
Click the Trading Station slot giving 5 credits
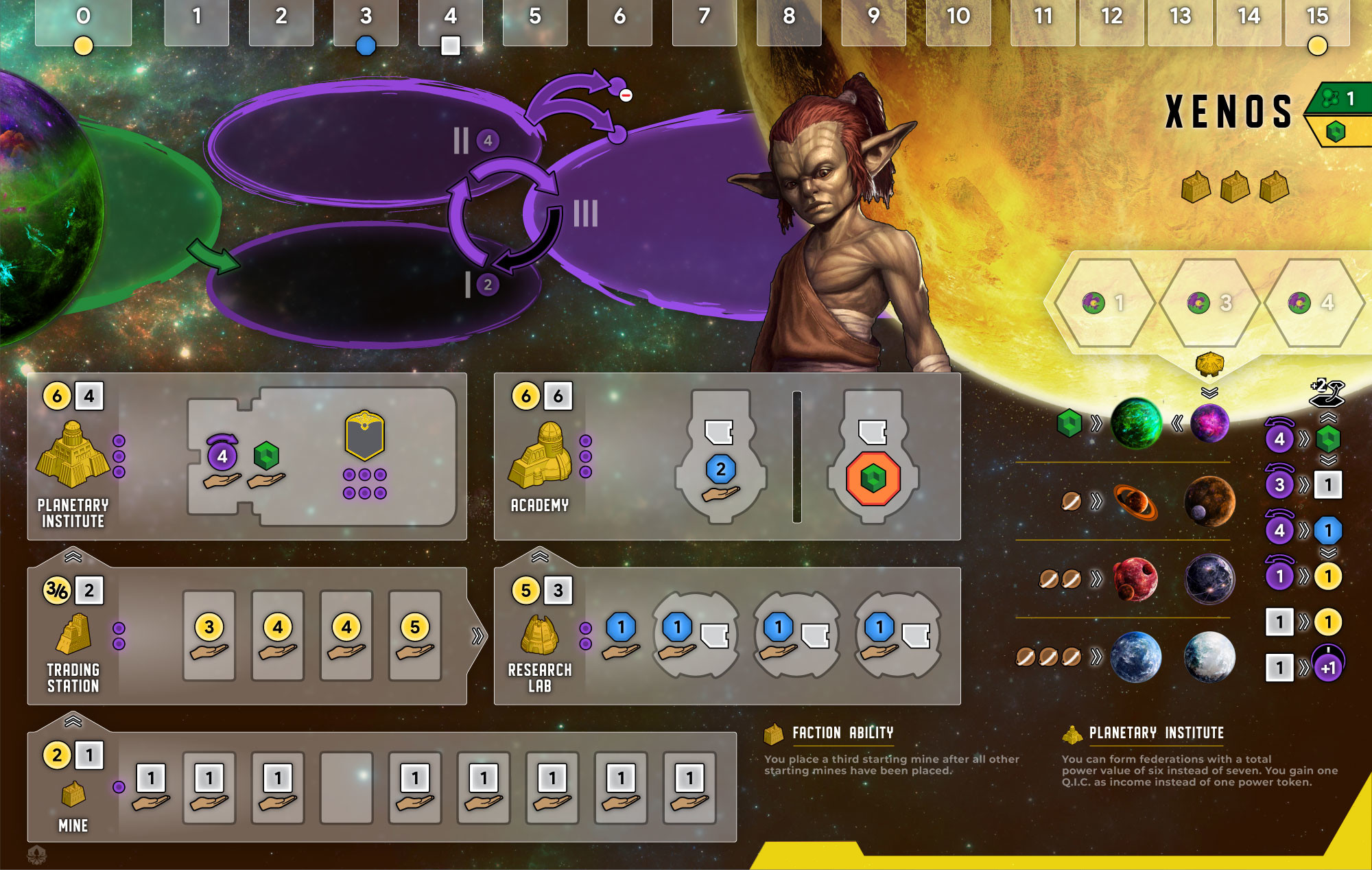[x=415, y=636]
